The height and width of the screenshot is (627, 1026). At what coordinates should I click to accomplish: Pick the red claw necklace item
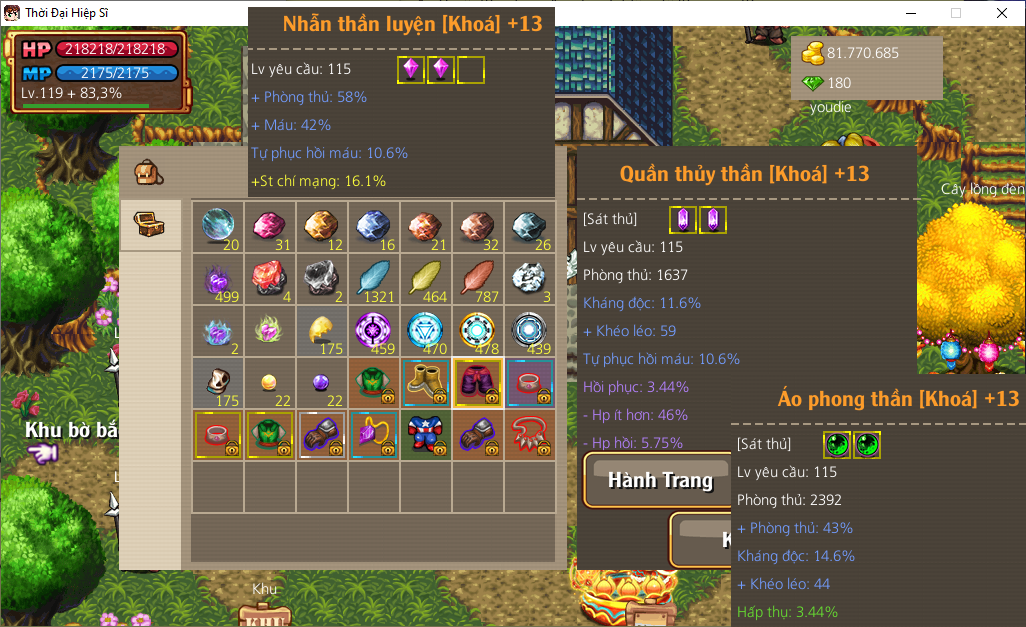tap(530, 434)
